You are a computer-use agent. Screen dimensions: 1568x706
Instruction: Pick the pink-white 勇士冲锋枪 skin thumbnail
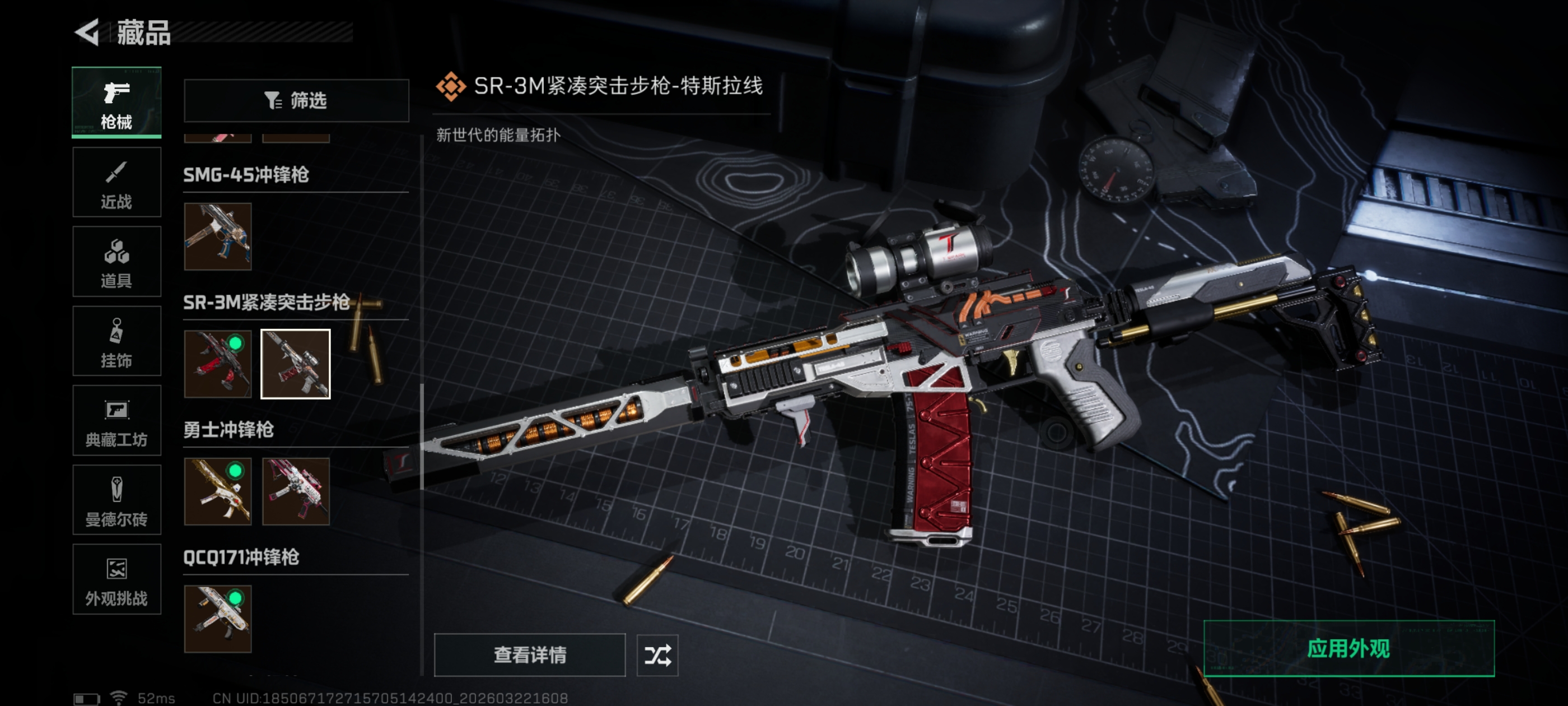click(x=296, y=491)
